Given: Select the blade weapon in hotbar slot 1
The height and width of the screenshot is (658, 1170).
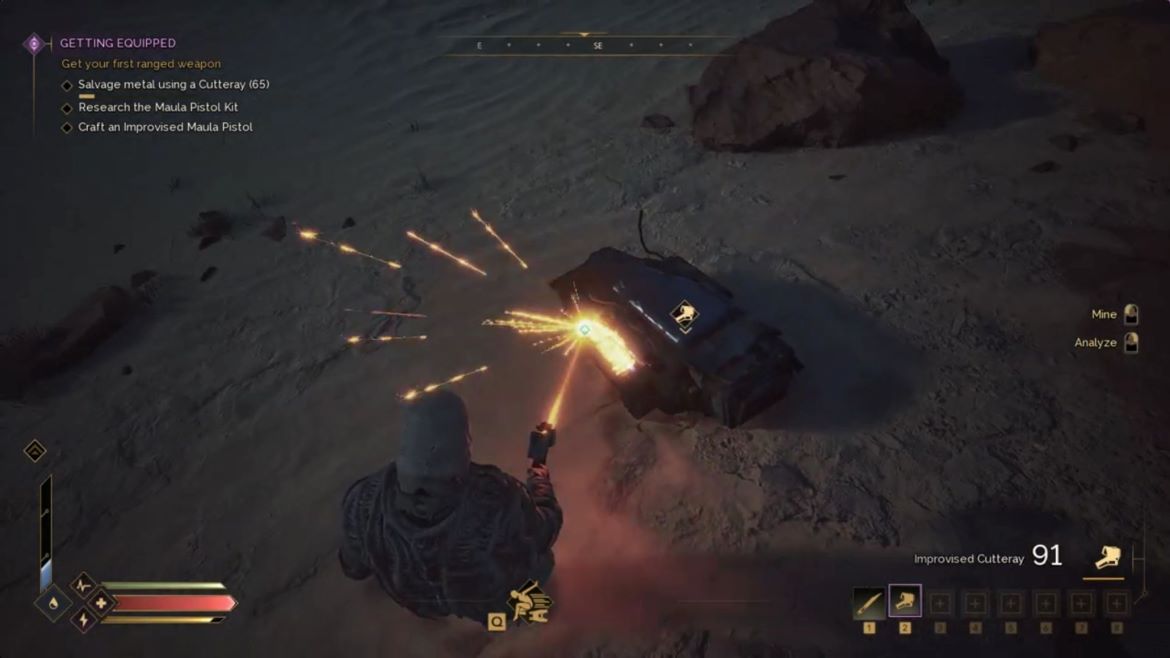Looking at the screenshot, I should point(868,603).
